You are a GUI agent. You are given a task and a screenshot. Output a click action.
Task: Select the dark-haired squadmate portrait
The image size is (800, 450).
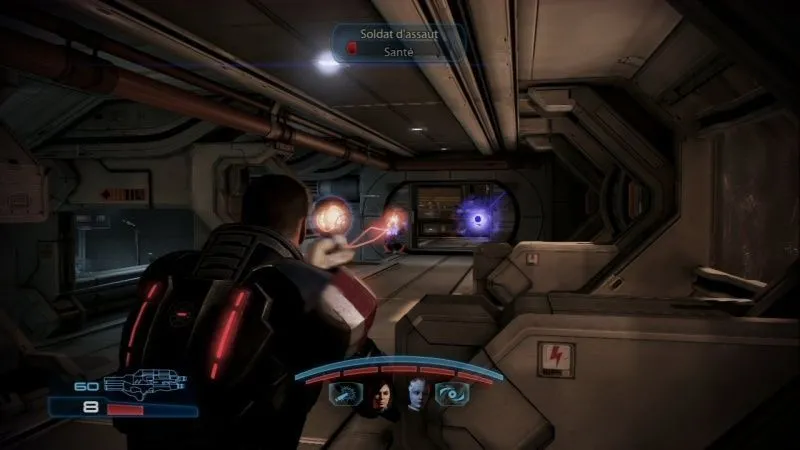381,396
